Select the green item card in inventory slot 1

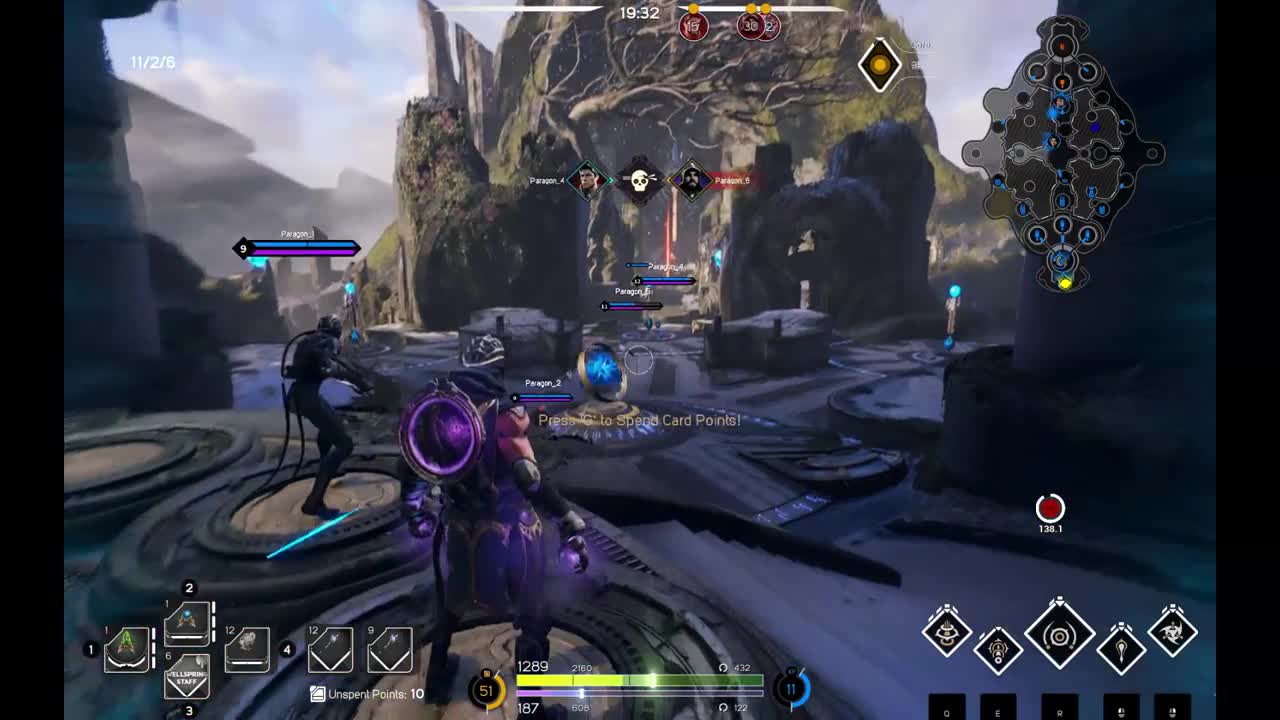point(127,648)
